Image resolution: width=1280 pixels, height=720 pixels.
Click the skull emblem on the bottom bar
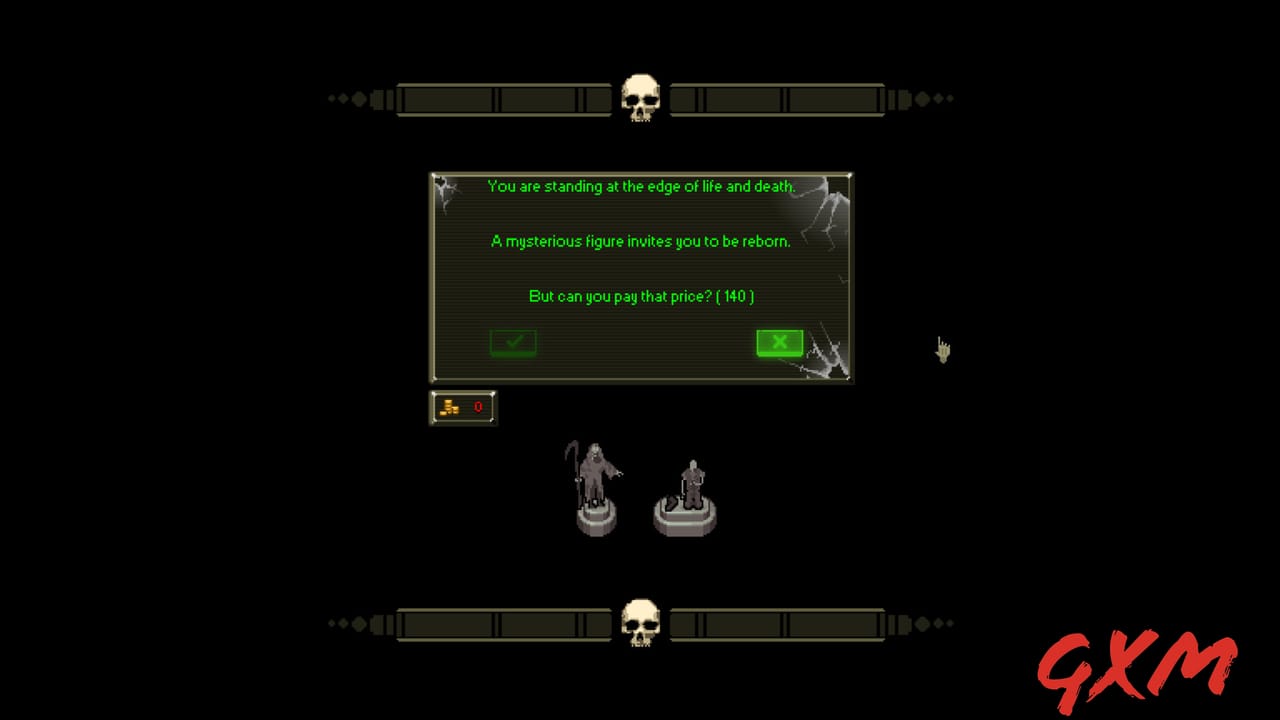coord(640,622)
